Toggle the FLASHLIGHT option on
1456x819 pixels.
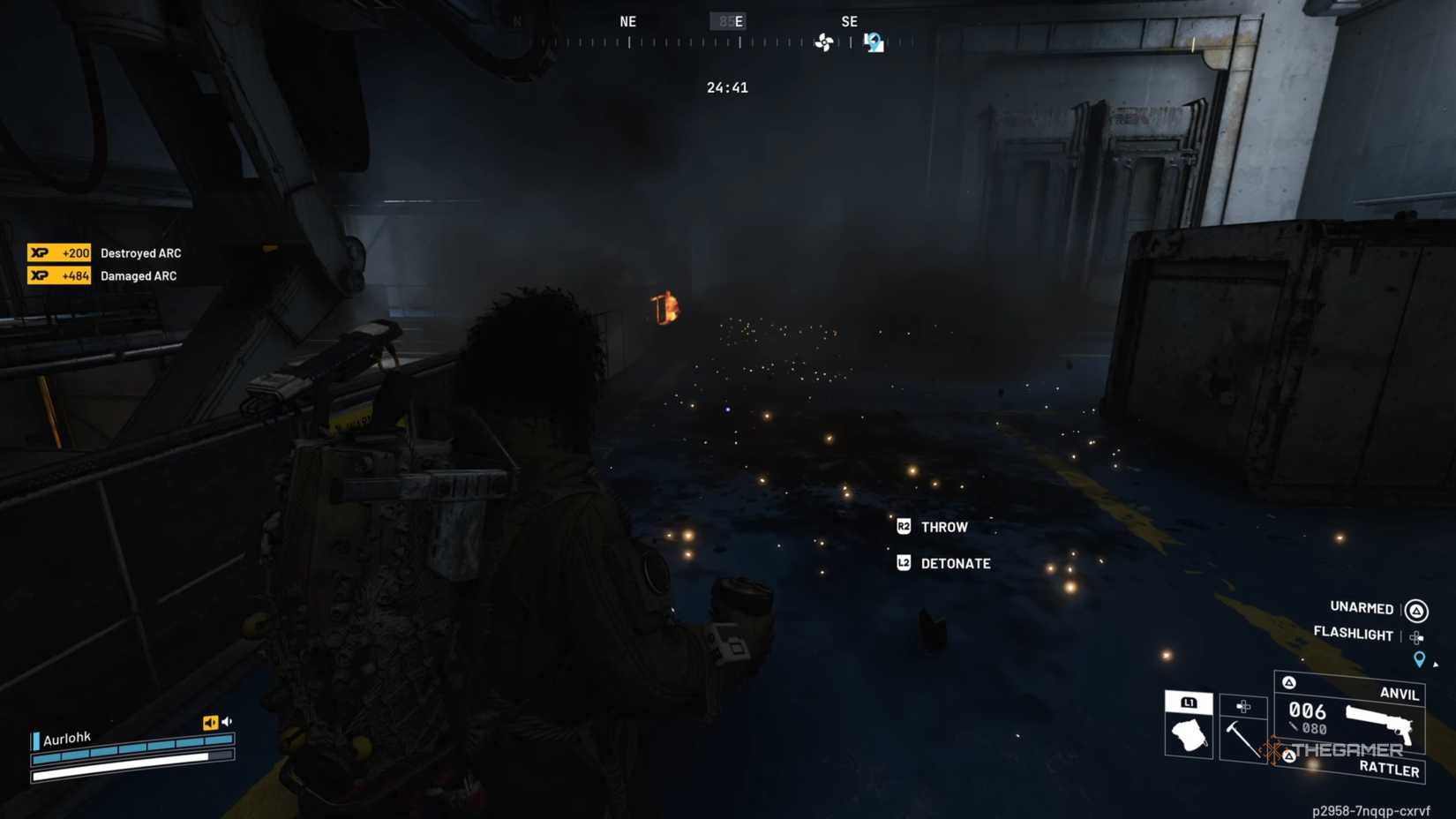pyautogui.click(x=1352, y=635)
